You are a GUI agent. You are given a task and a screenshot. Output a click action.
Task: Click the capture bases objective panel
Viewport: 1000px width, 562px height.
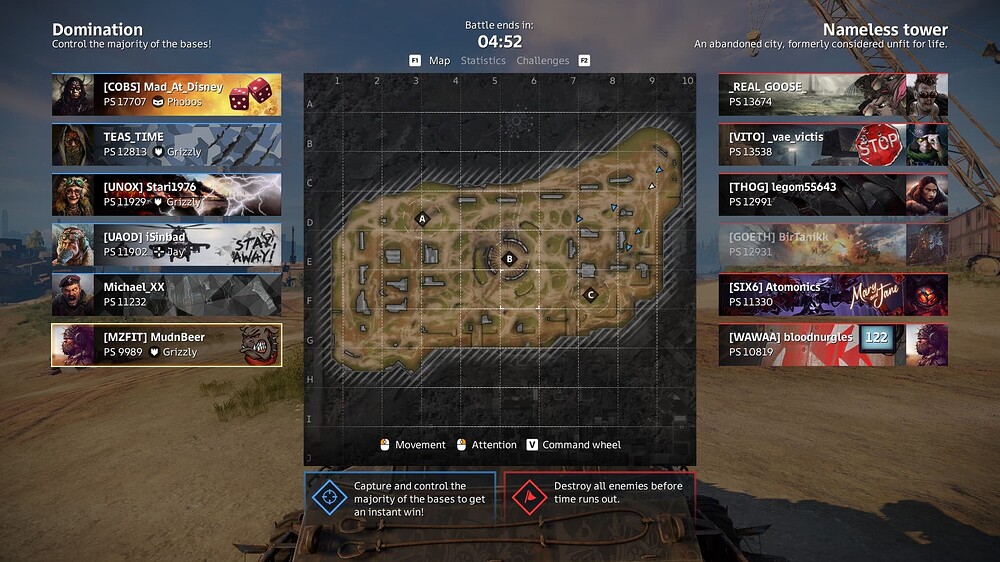(400, 498)
